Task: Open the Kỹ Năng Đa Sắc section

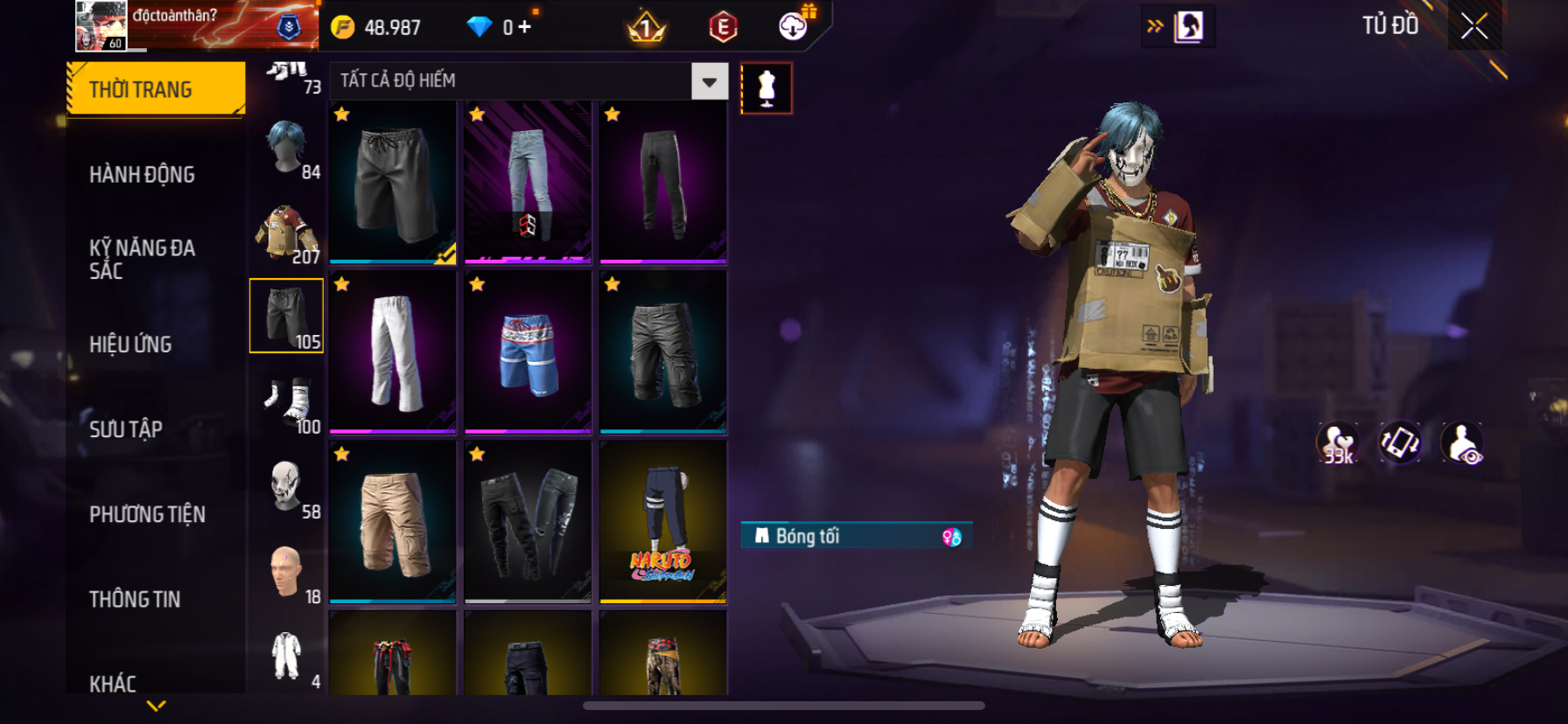Action: (142, 259)
